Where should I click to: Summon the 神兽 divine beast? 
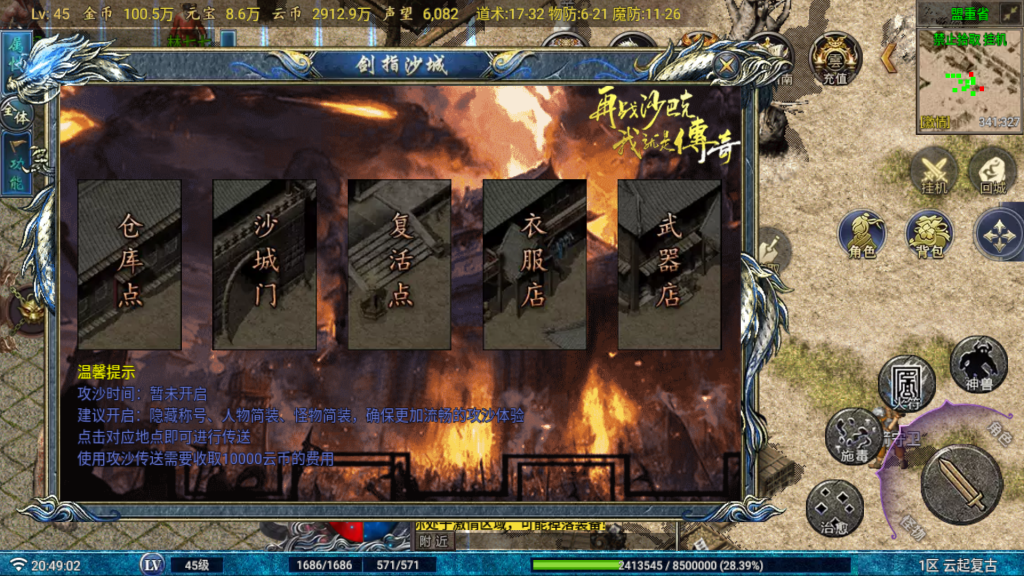[x=977, y=364]
